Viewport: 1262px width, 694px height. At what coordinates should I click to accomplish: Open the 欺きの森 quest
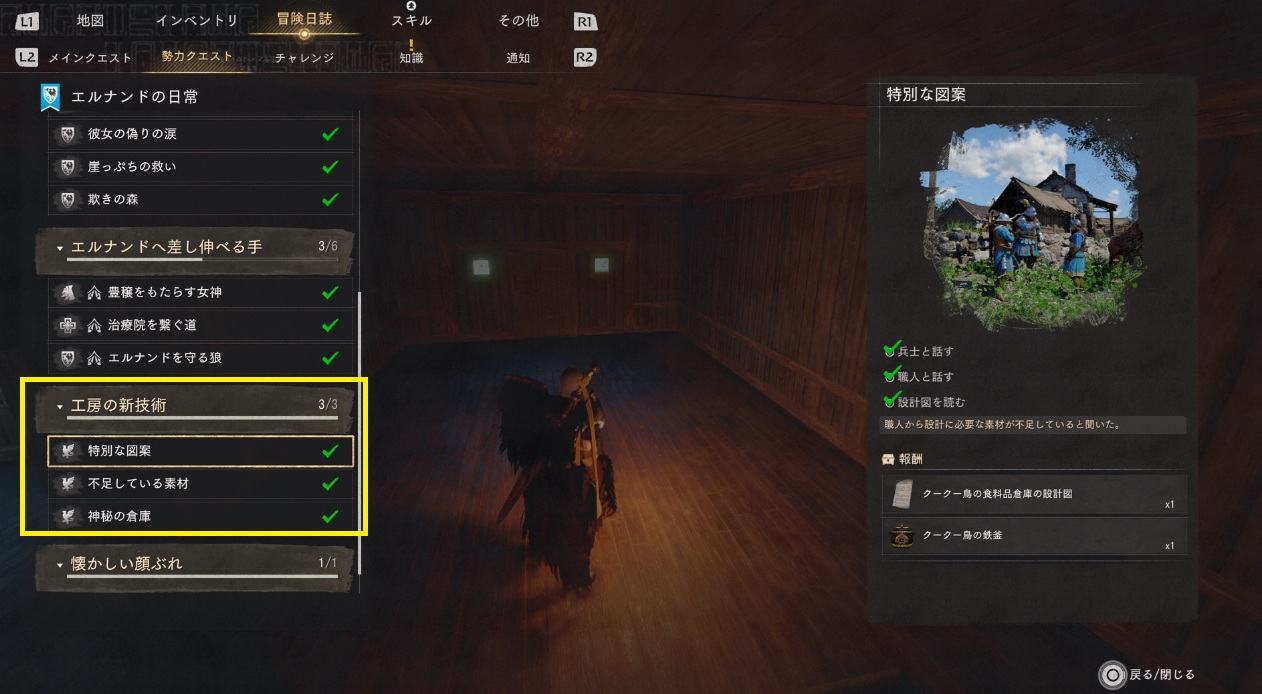pyautogui.click(x=200, y=200)
